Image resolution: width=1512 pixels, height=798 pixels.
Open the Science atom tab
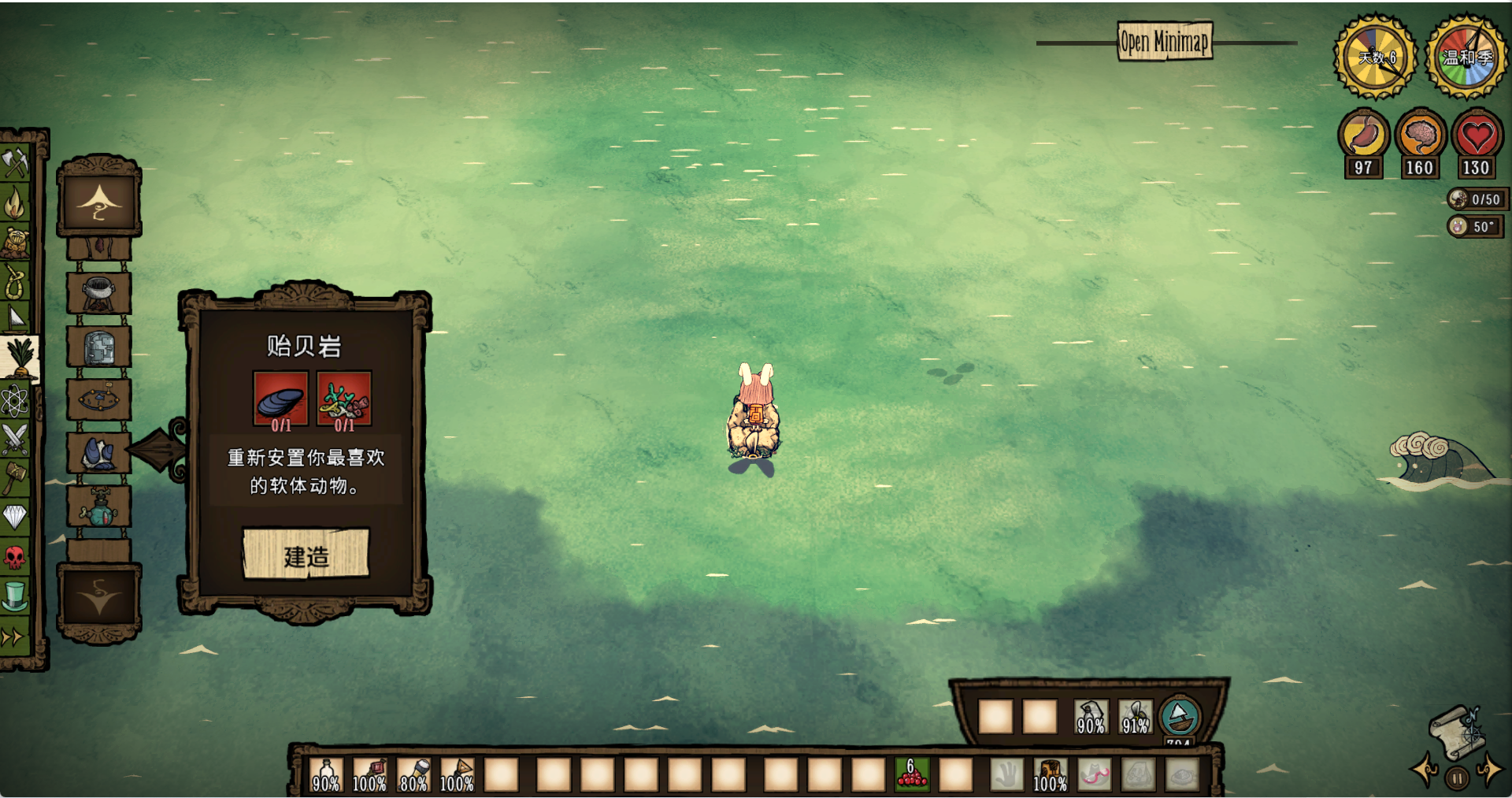15,401
